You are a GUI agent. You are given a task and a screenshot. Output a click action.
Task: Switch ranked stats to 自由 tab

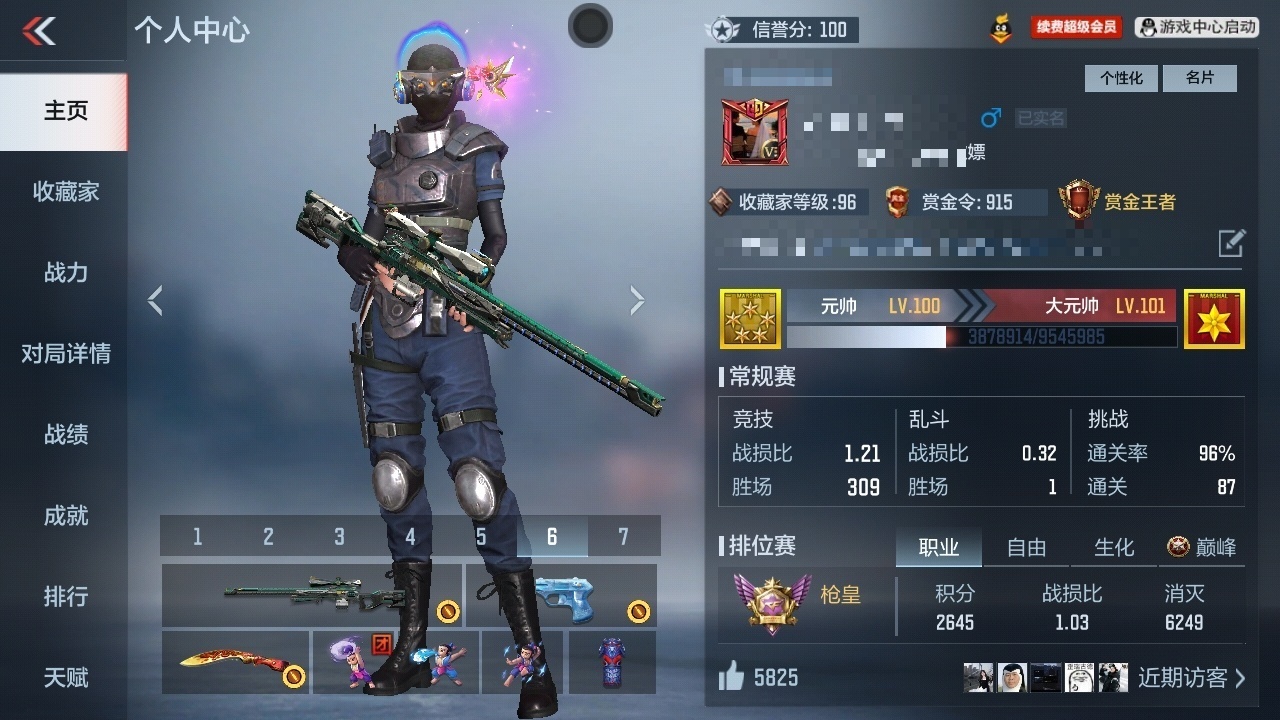tap(1026, 547)
